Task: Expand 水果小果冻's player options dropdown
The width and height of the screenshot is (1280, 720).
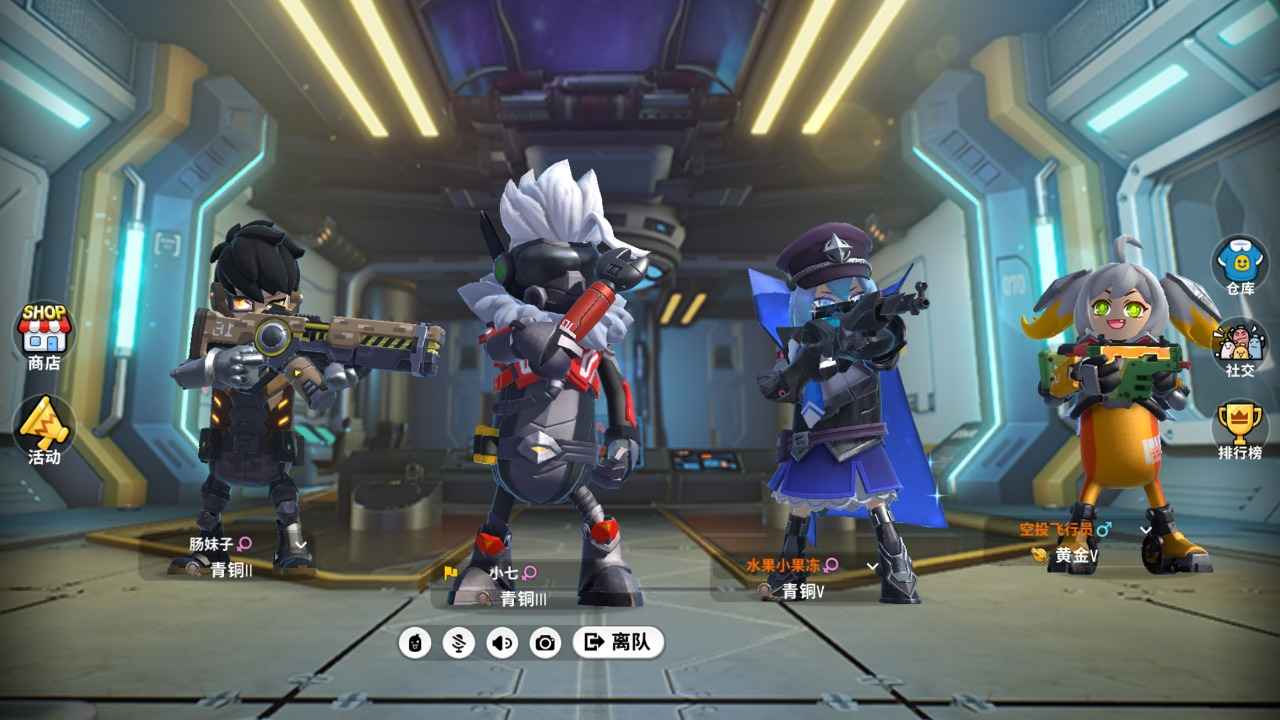Action: click(x=871, y=566)
